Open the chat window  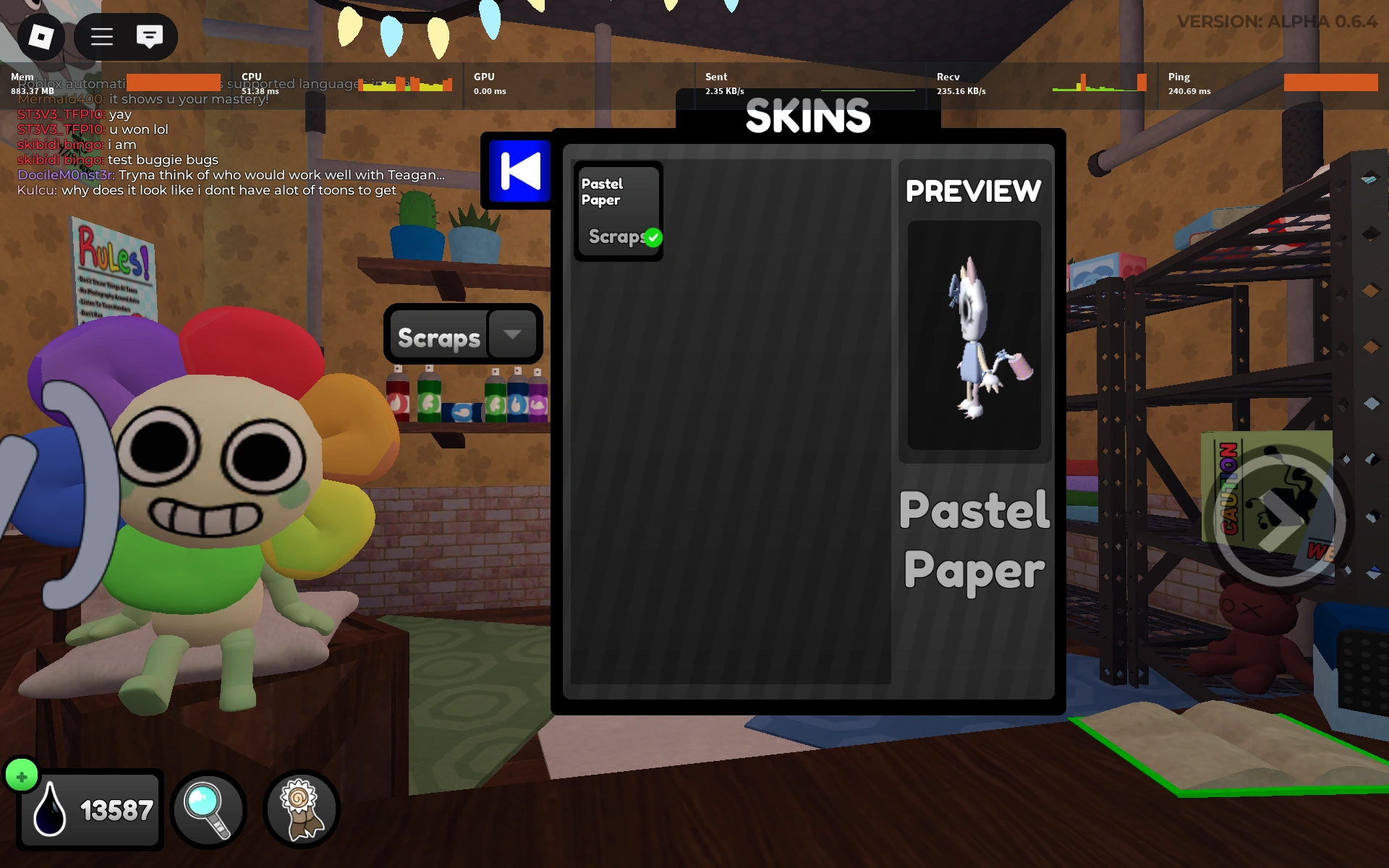pos(150,36)
